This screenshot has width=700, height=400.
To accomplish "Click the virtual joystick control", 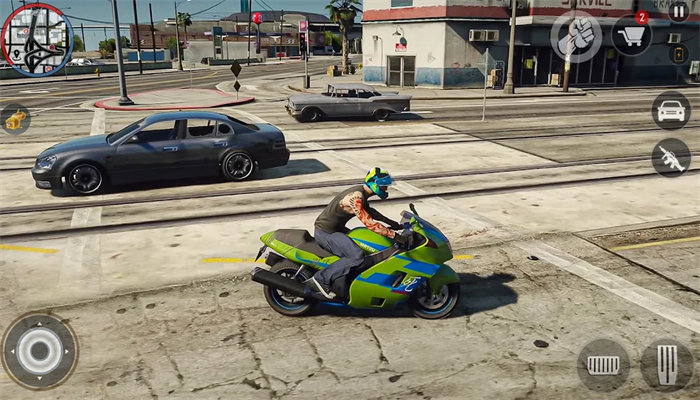I will (x=40, y=351).
